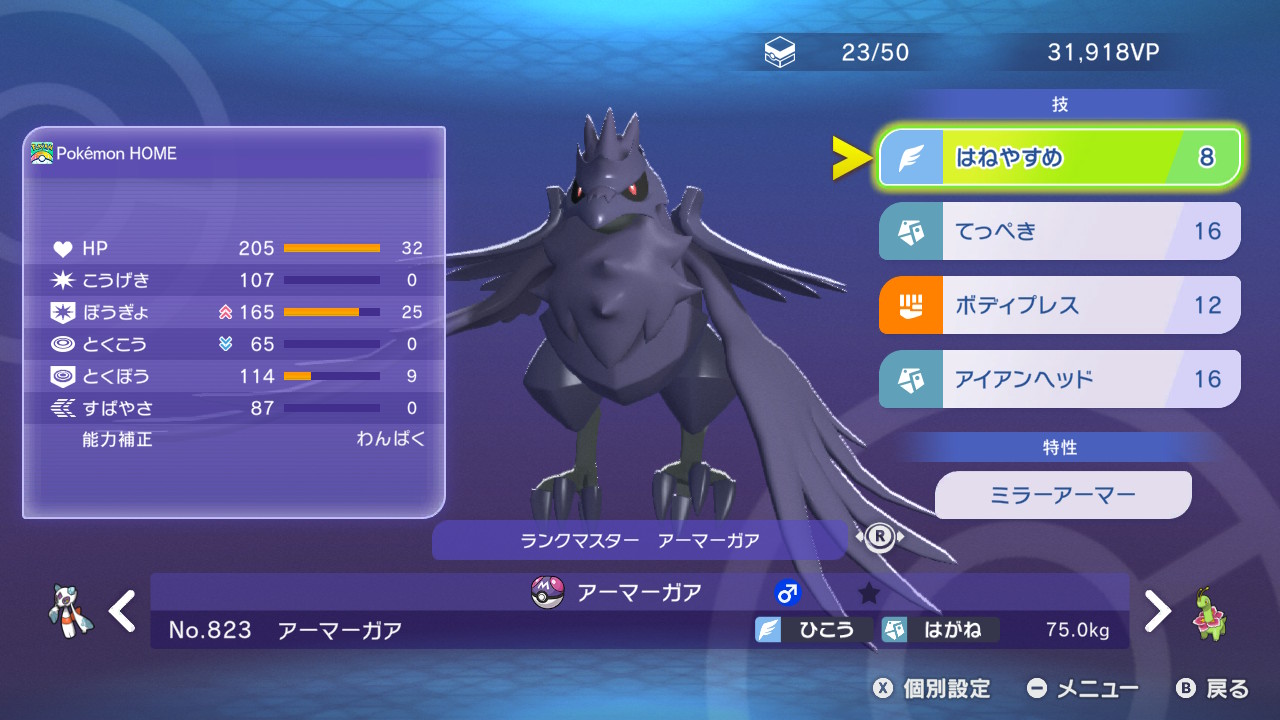This screenshot has width=1280, height=720.
Task: Open the ミラーアーマー ability box
Action: pos(1062,495)
